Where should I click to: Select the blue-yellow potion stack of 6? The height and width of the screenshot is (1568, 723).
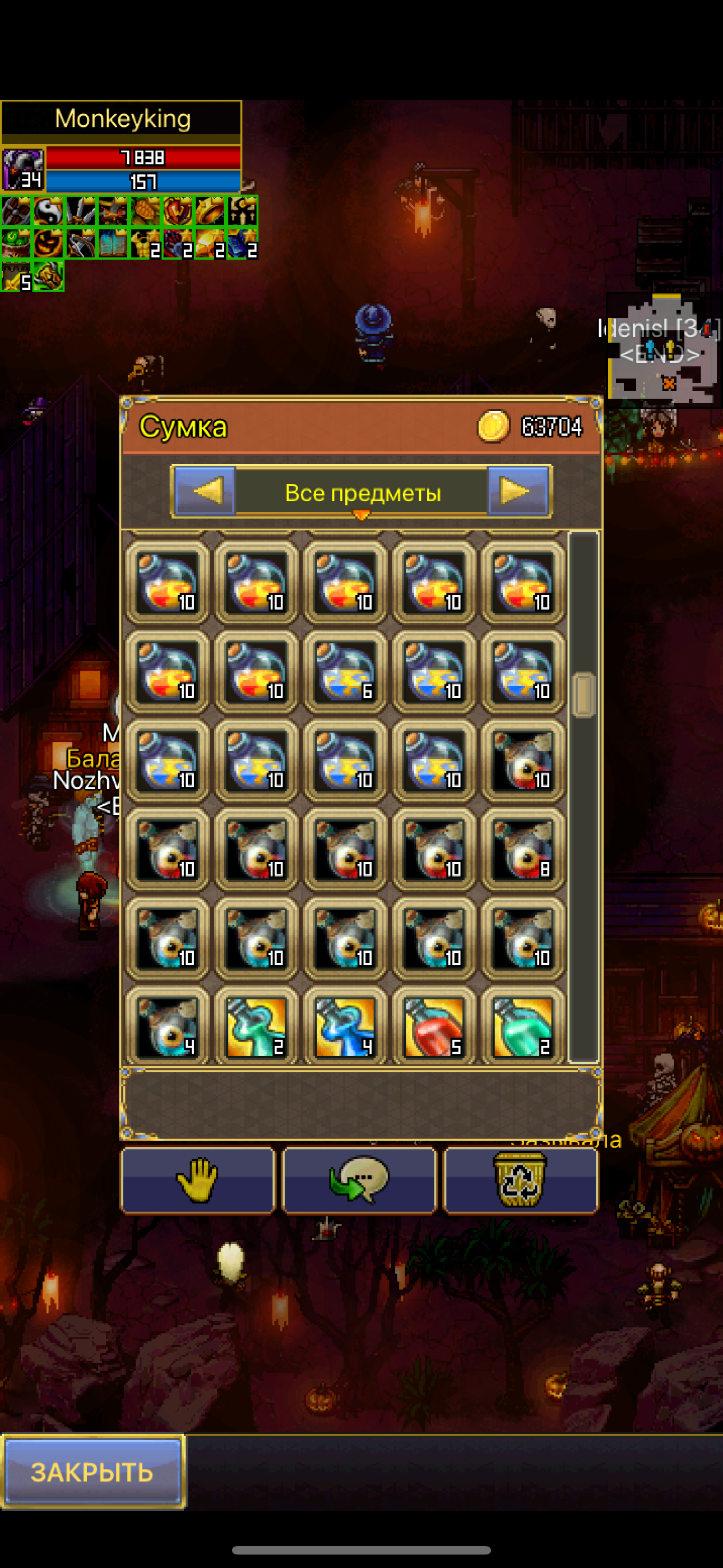click(x=345, y=671)
